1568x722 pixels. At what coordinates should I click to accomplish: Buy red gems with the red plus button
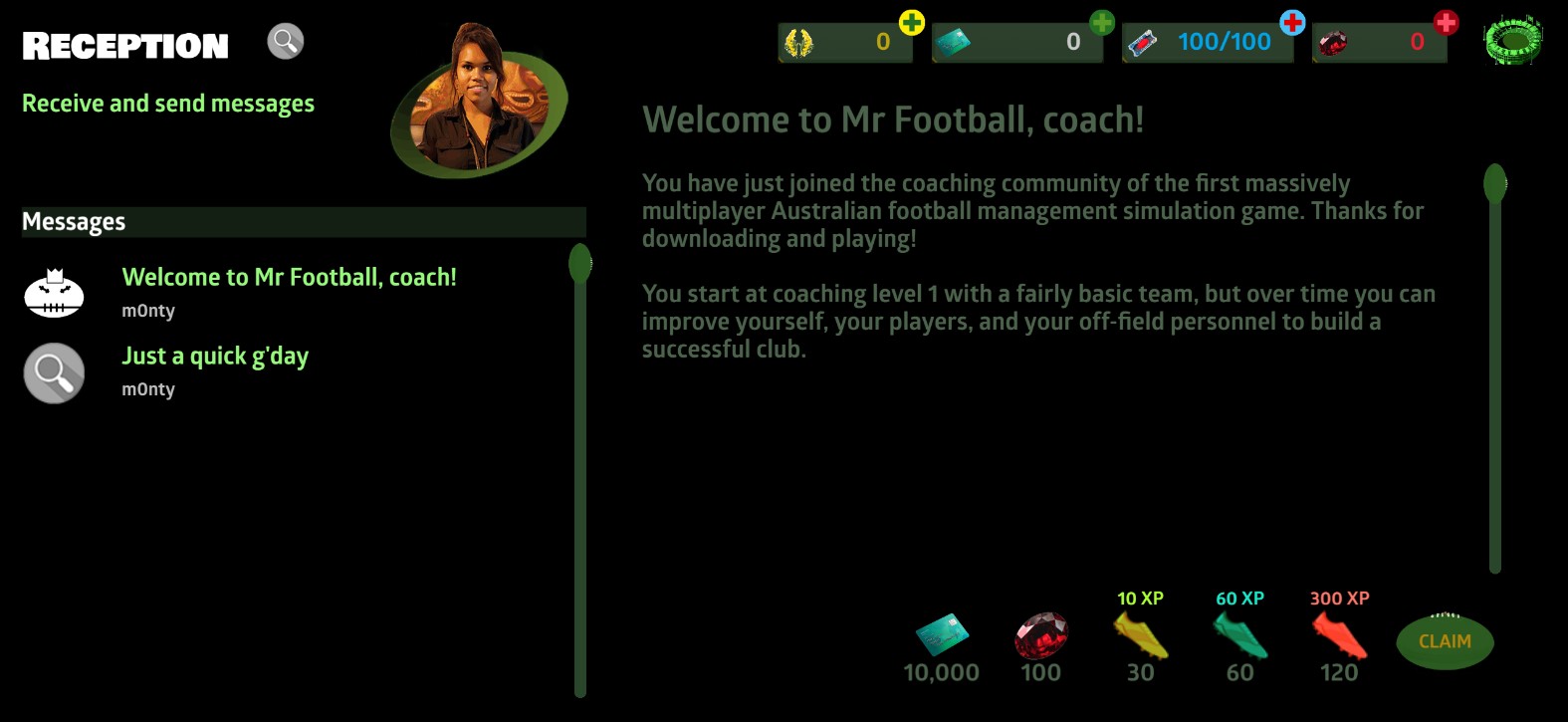click(1446, 23)
